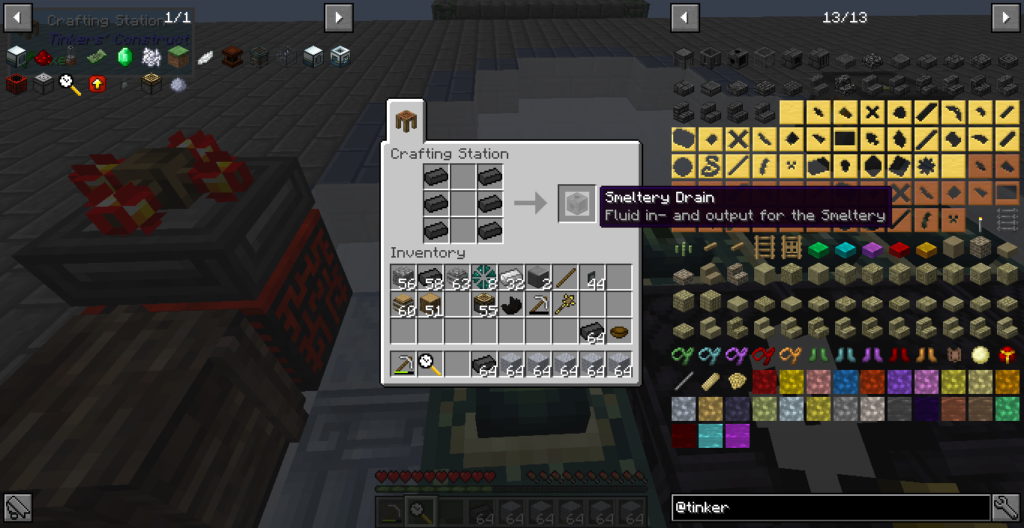The height and width of the screenshot is (528, 1024).
Task: Go to the next item list page
Action: 1005,18
